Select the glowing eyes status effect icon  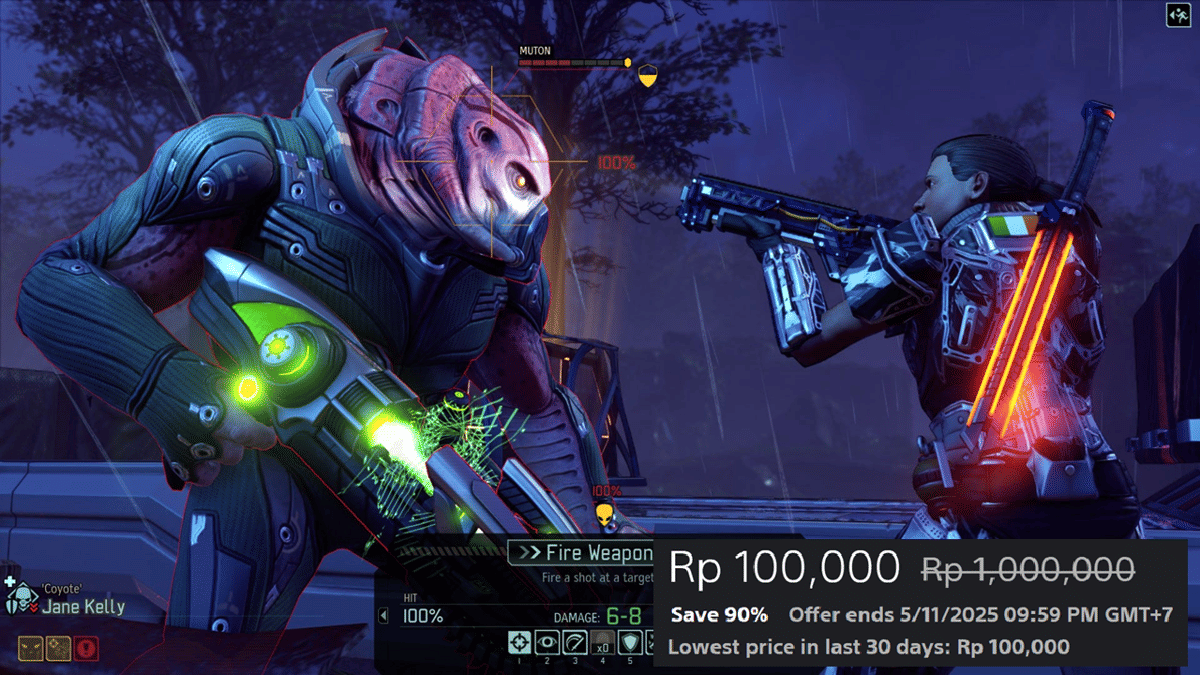[x=31, y=648]
